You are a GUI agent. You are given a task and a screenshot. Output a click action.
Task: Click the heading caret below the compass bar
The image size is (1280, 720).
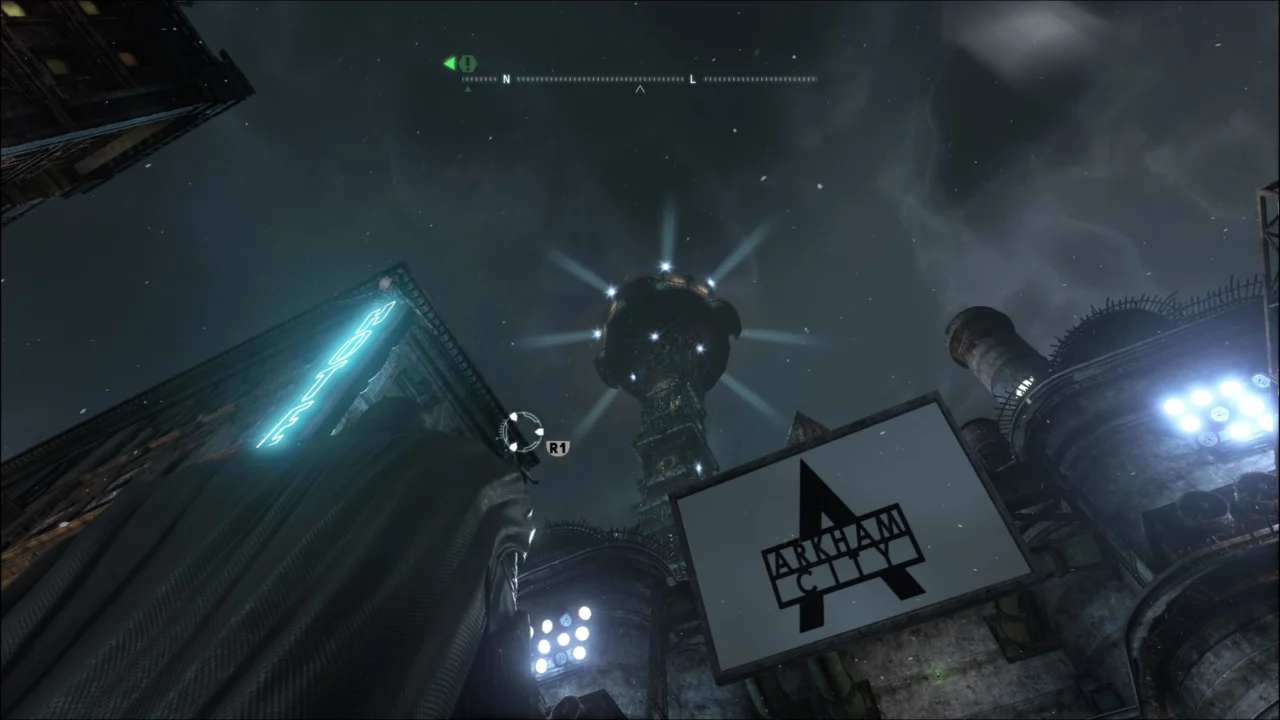pyautogui.click(x=640, y=89)
